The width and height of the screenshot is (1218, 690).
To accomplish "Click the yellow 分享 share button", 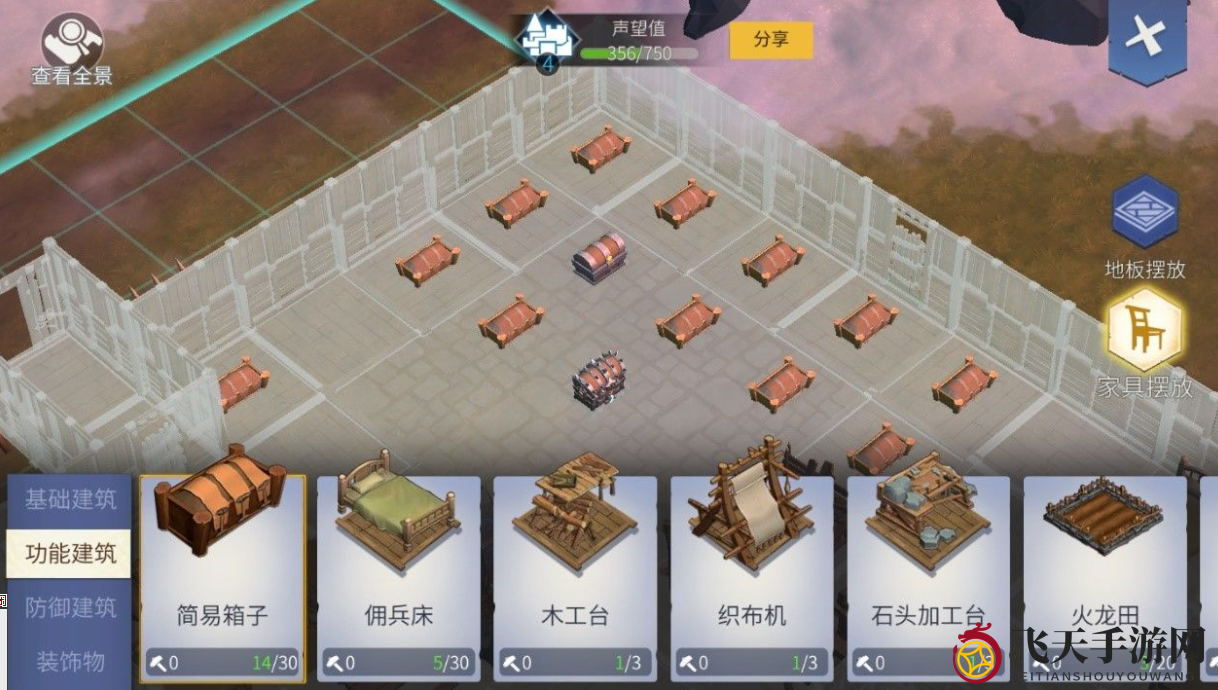I will tap(770, 40).
